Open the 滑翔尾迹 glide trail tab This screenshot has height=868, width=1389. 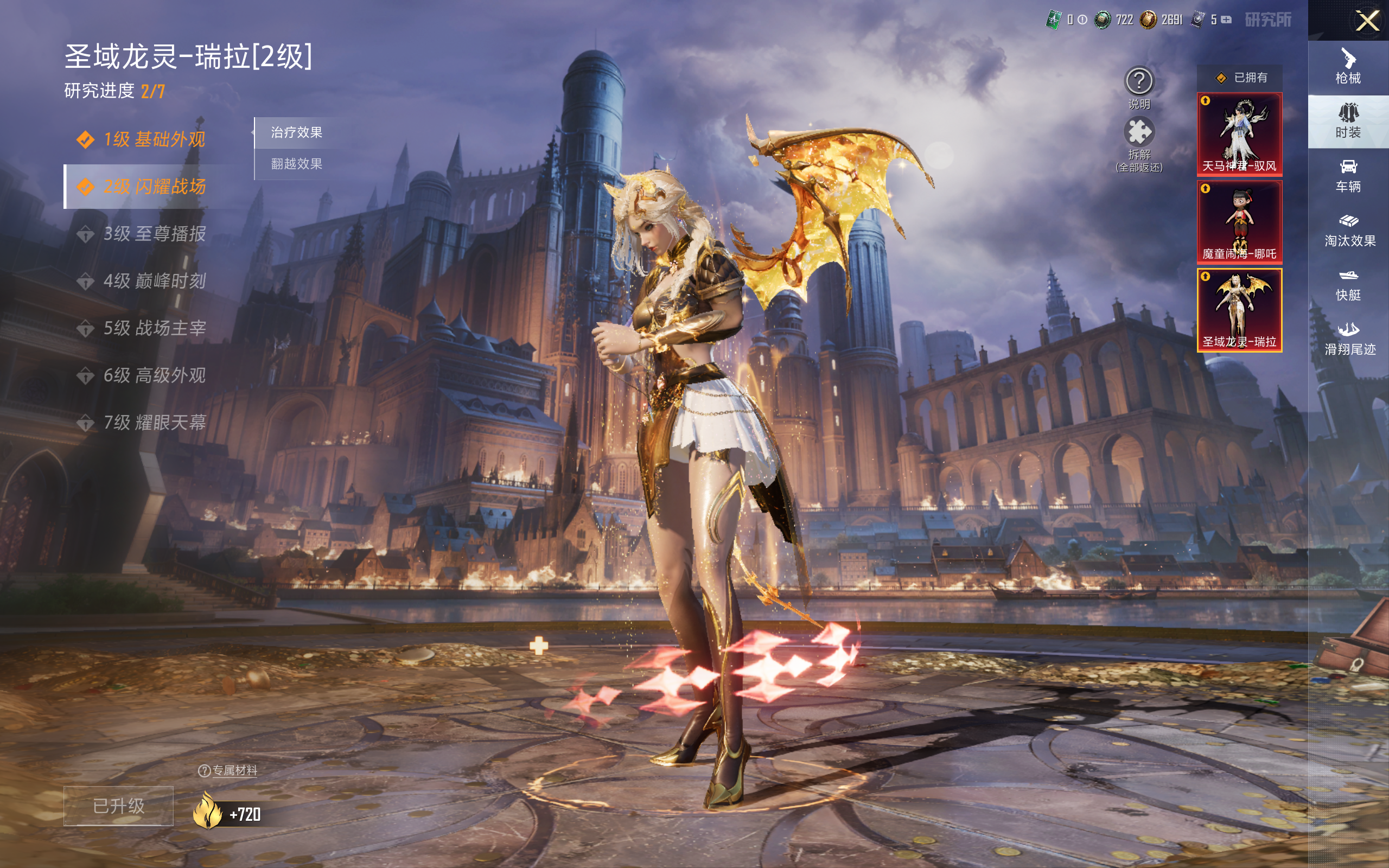point(1349,339)
